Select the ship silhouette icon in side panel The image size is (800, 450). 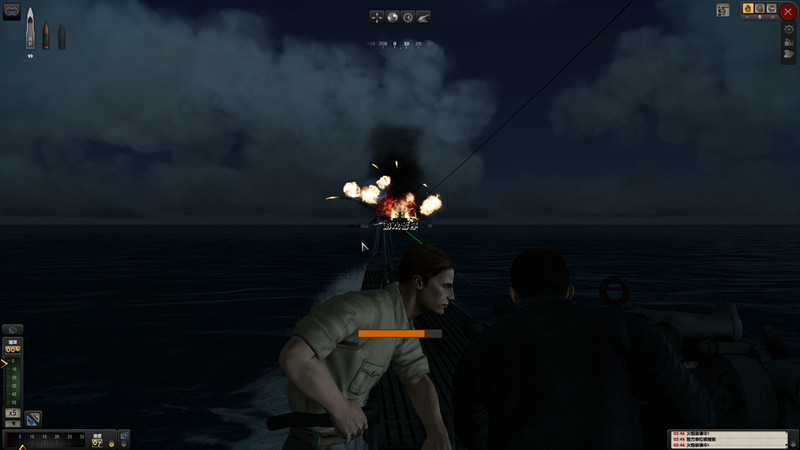(788, 55)
